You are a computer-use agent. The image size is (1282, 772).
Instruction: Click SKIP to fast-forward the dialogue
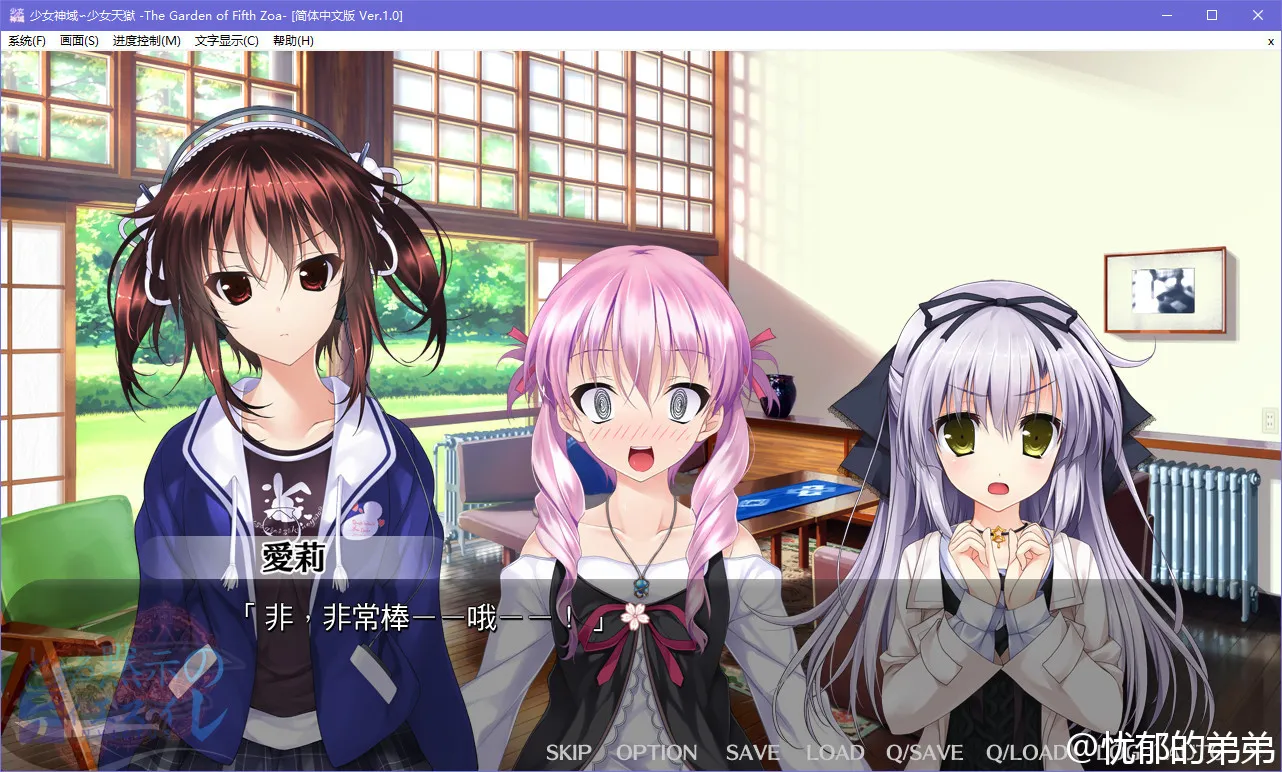coord(567,753)
